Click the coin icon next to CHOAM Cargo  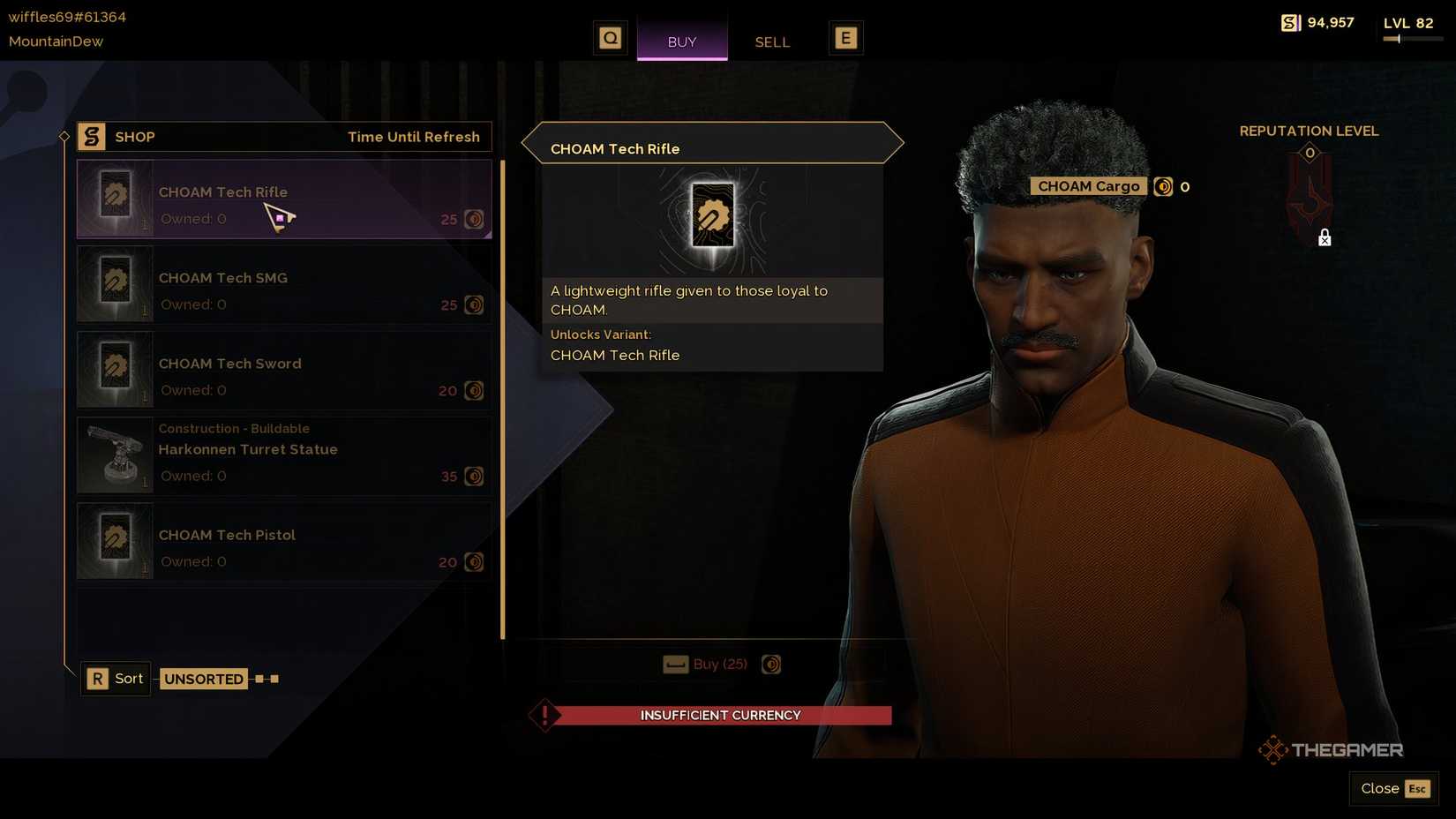(1165, 186)
